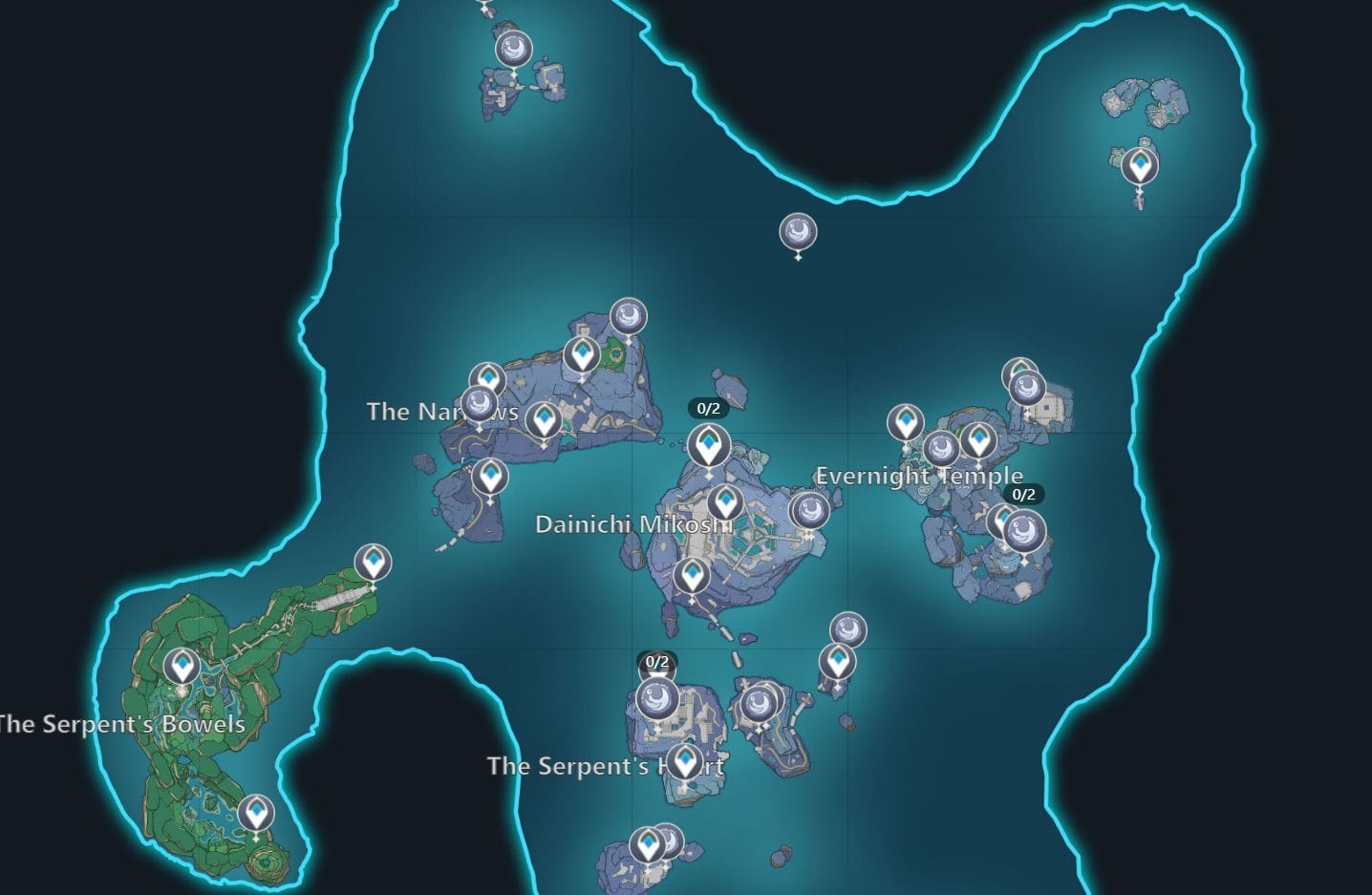The height and width of the screenshot is (895, 1372).
Task: Click the 0/2 badge below Evernight Temple
Action: pos(1023,495)
